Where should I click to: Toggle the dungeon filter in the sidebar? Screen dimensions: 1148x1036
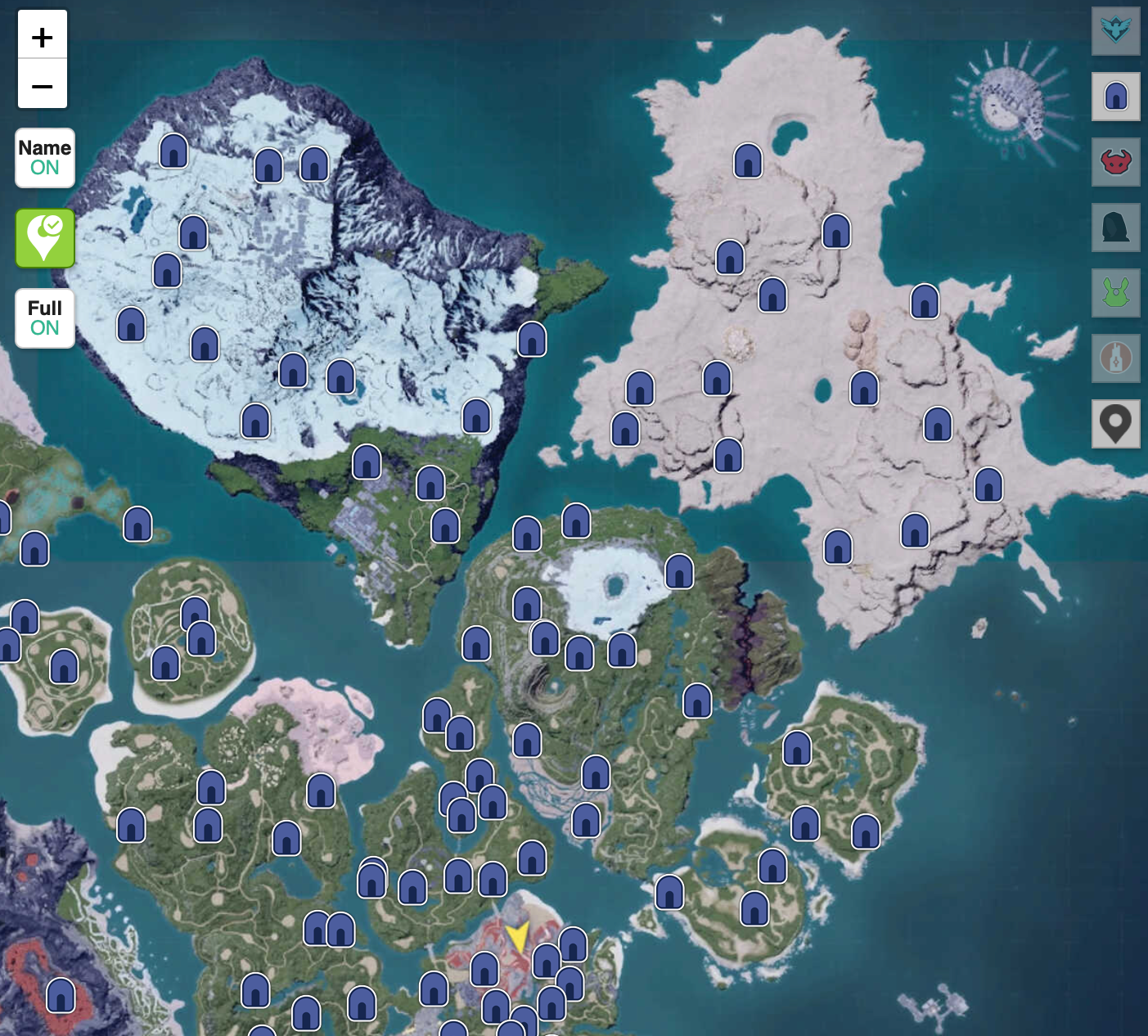1115,97
